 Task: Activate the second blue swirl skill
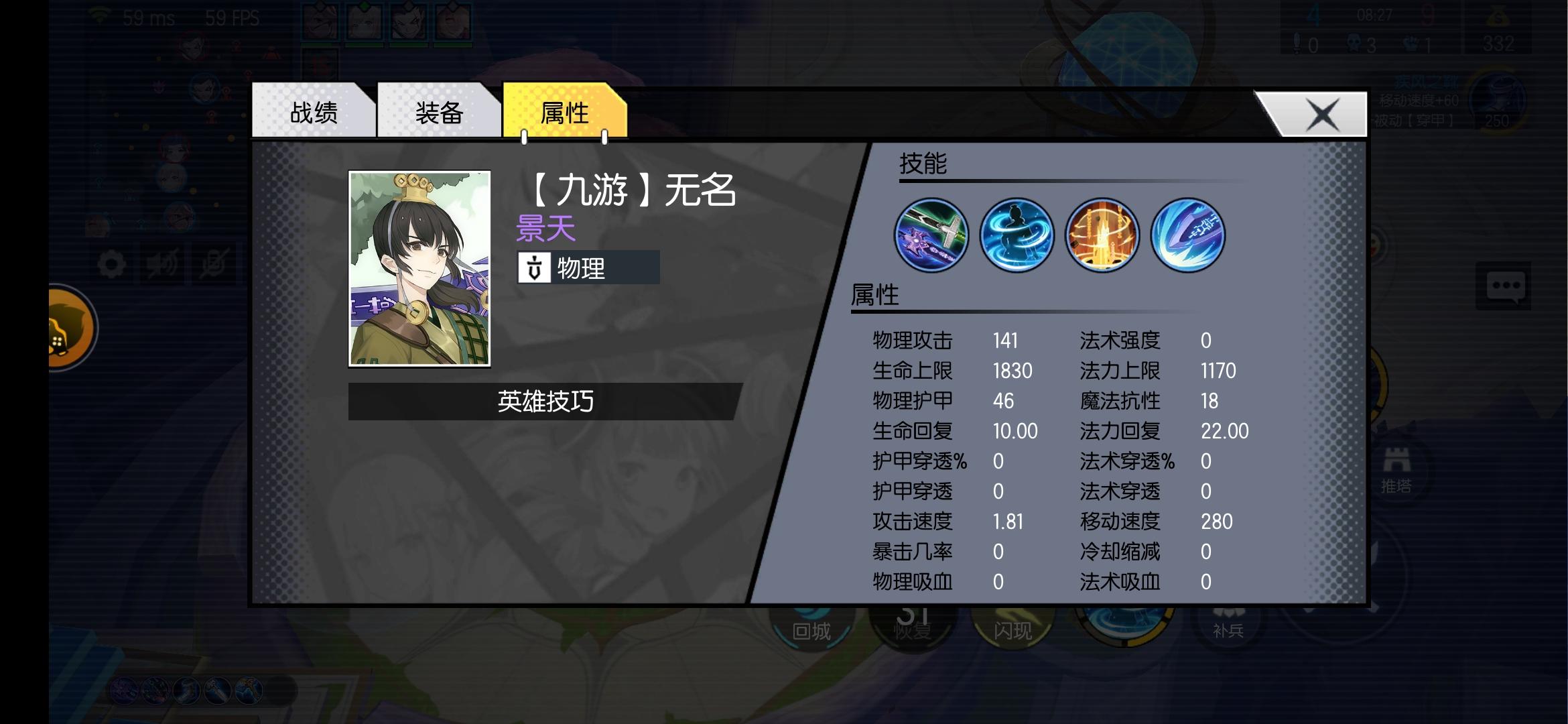[x=1016, y=234]
